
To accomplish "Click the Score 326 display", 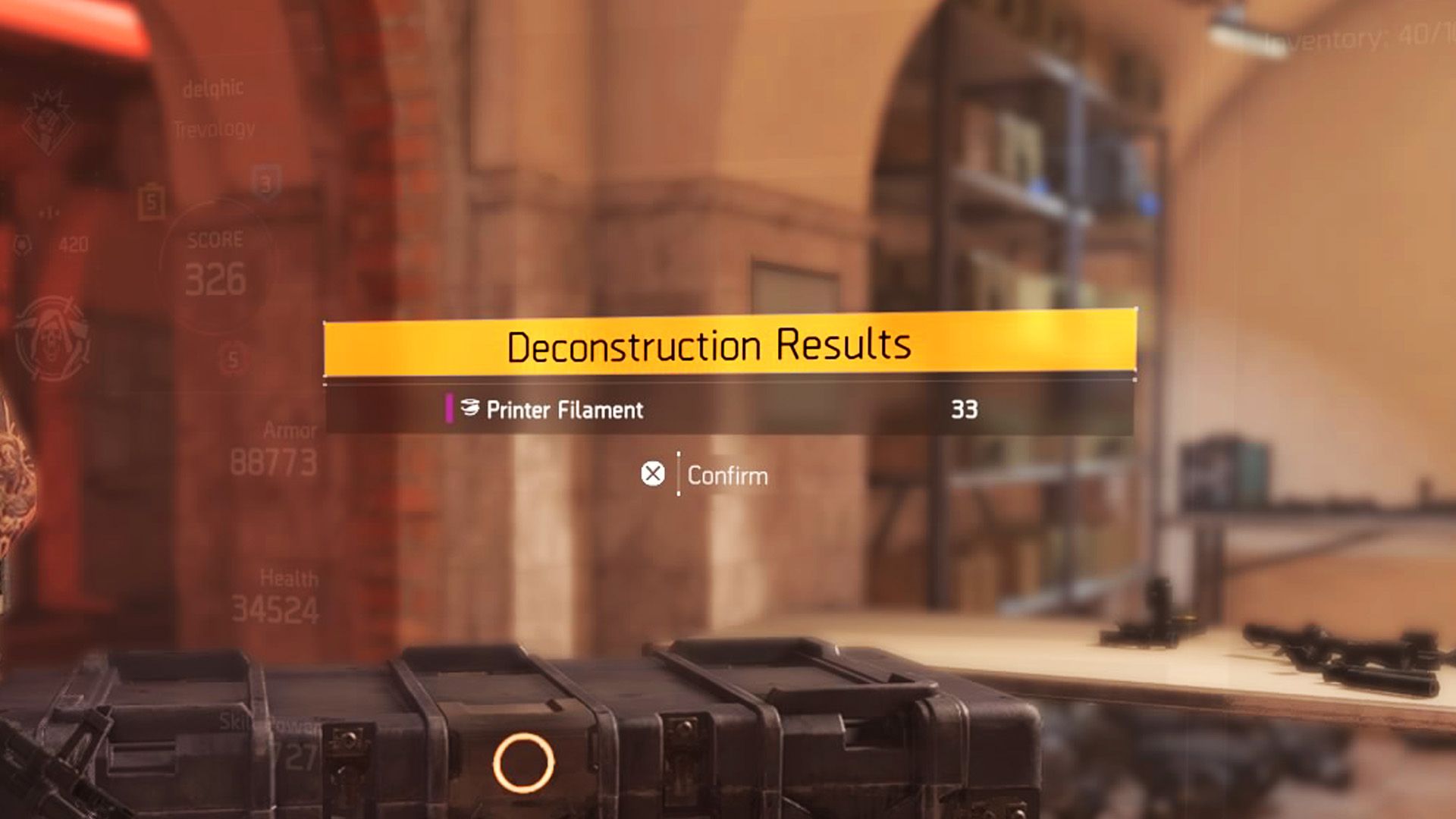I will 213,262.
